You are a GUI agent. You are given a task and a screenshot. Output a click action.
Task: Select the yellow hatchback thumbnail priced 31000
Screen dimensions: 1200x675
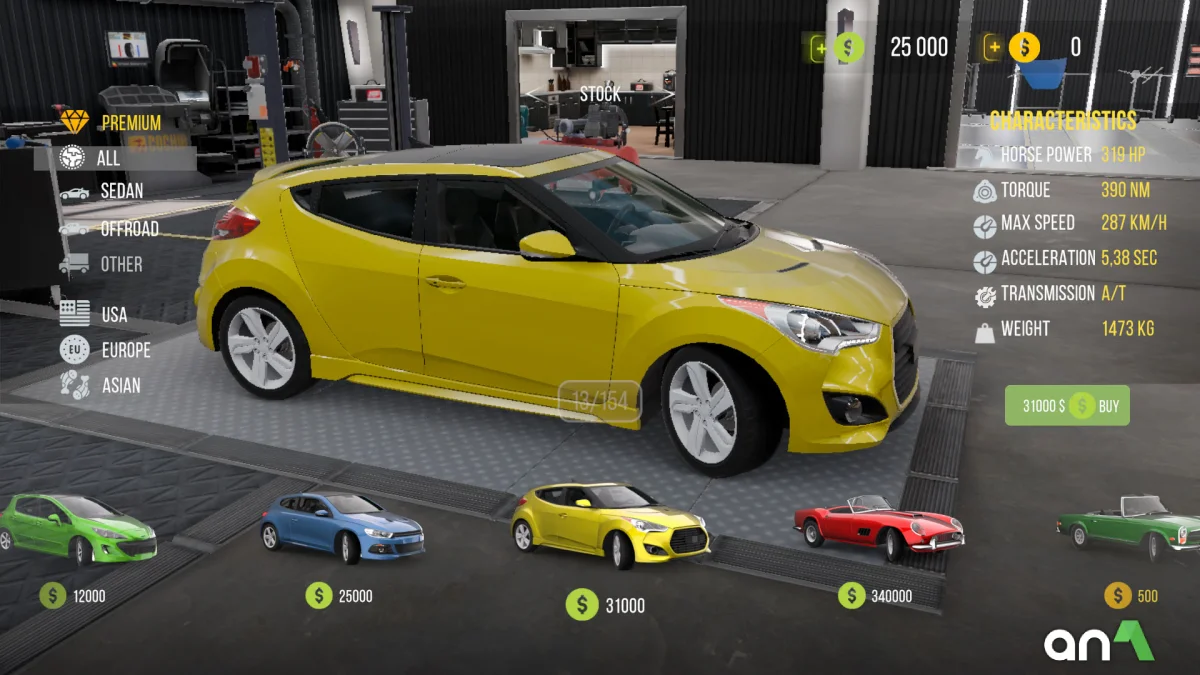coord(609,523)
